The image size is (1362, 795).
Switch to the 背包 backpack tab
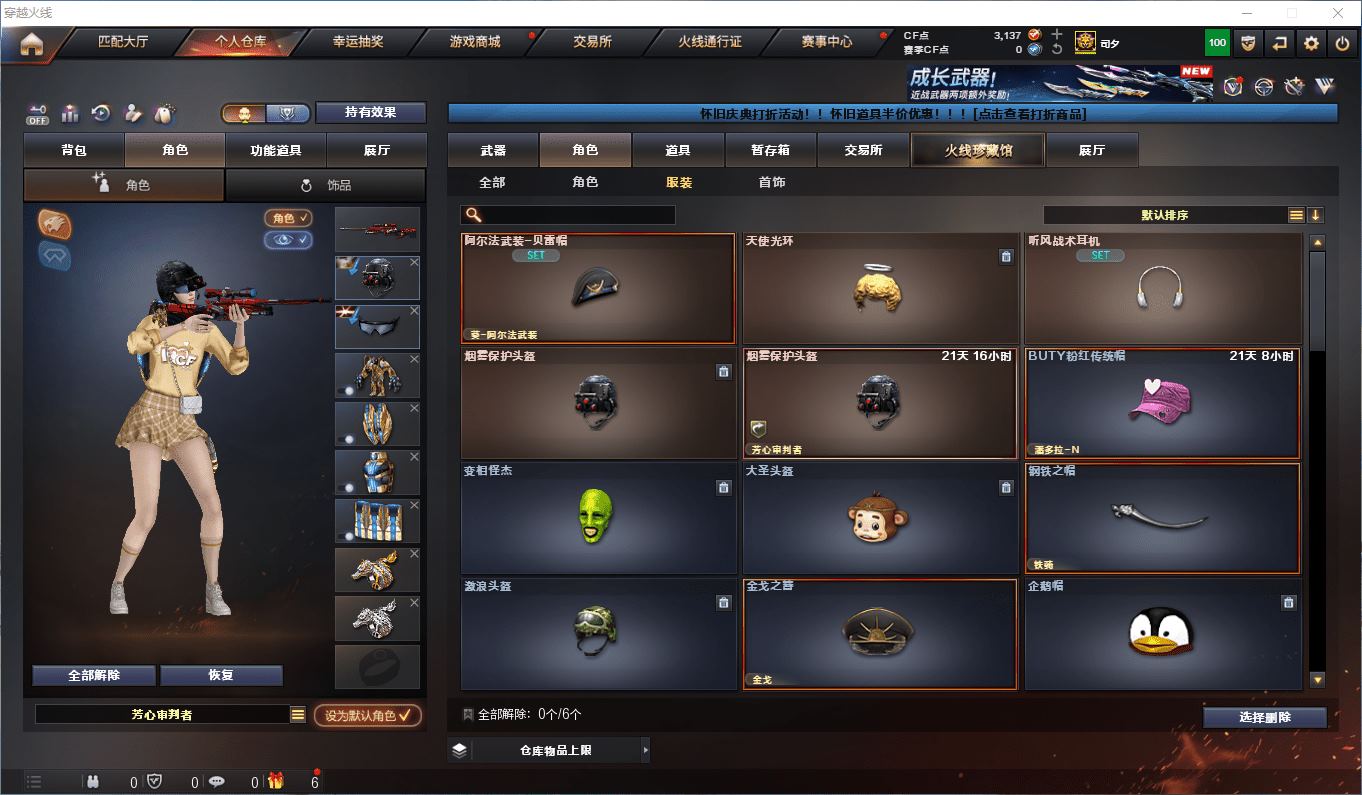74,150
